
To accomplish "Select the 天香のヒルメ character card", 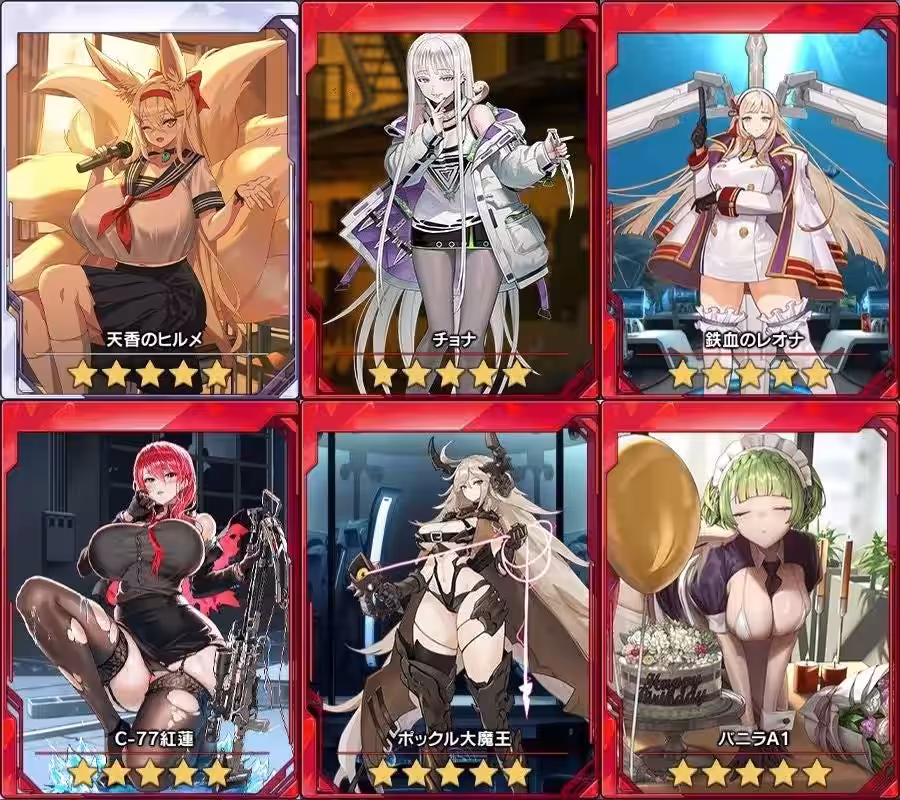I will point(150,200).
